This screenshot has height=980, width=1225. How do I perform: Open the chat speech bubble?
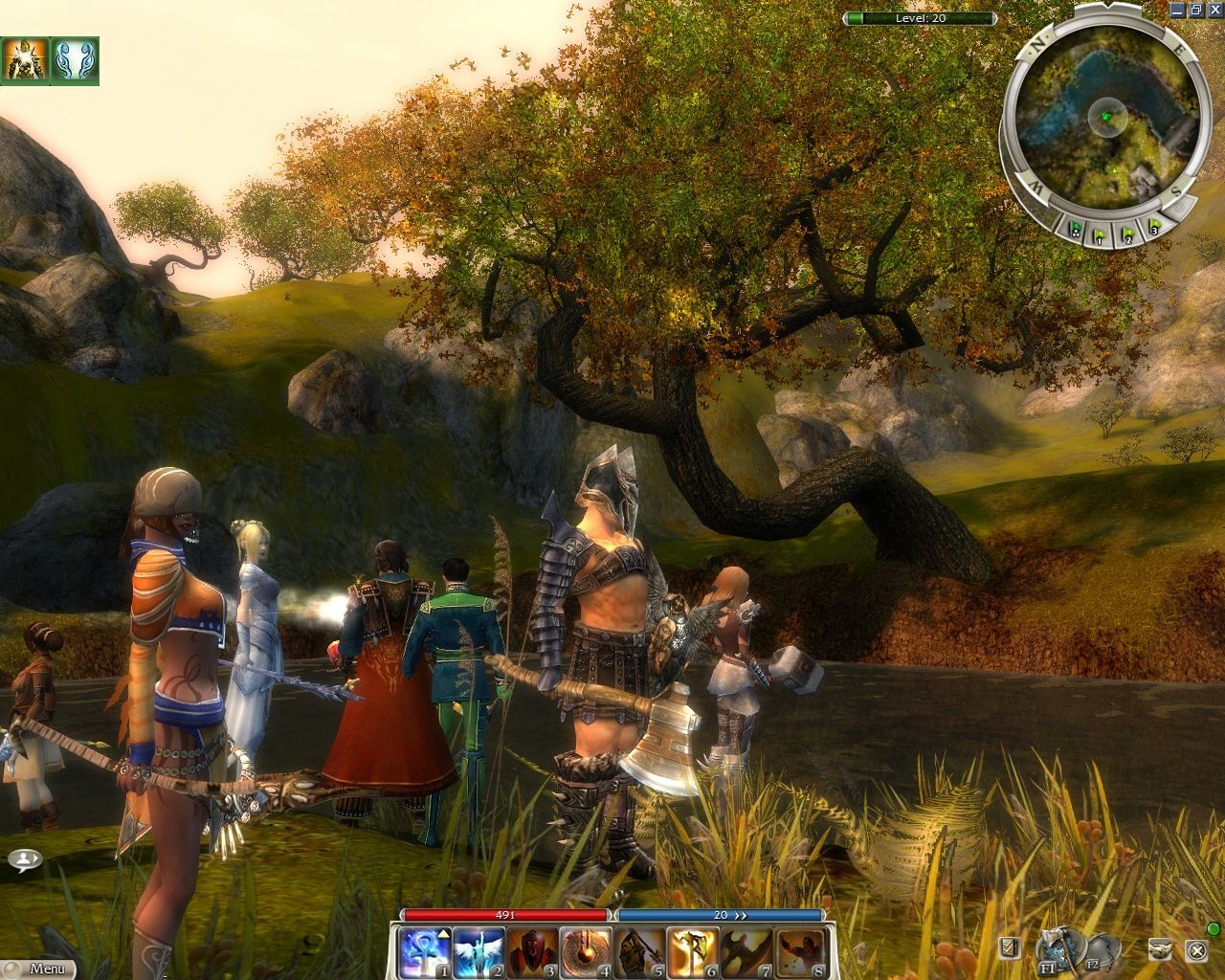pos(25,858)
